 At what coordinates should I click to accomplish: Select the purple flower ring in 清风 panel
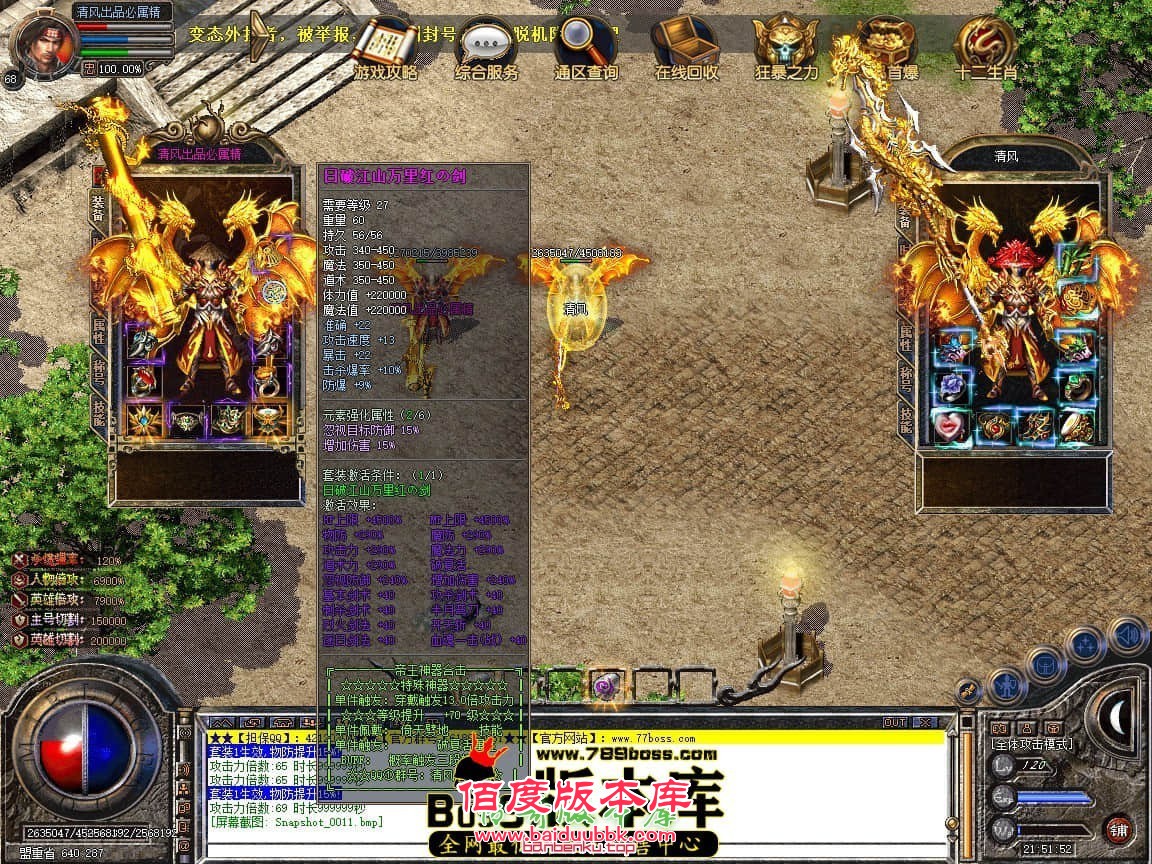pyautogui.click(x=951, y=386)
